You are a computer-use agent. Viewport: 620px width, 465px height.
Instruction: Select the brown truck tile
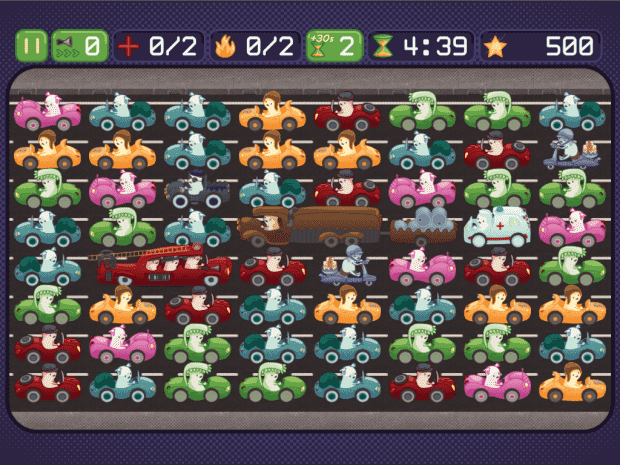pos(311,228)
